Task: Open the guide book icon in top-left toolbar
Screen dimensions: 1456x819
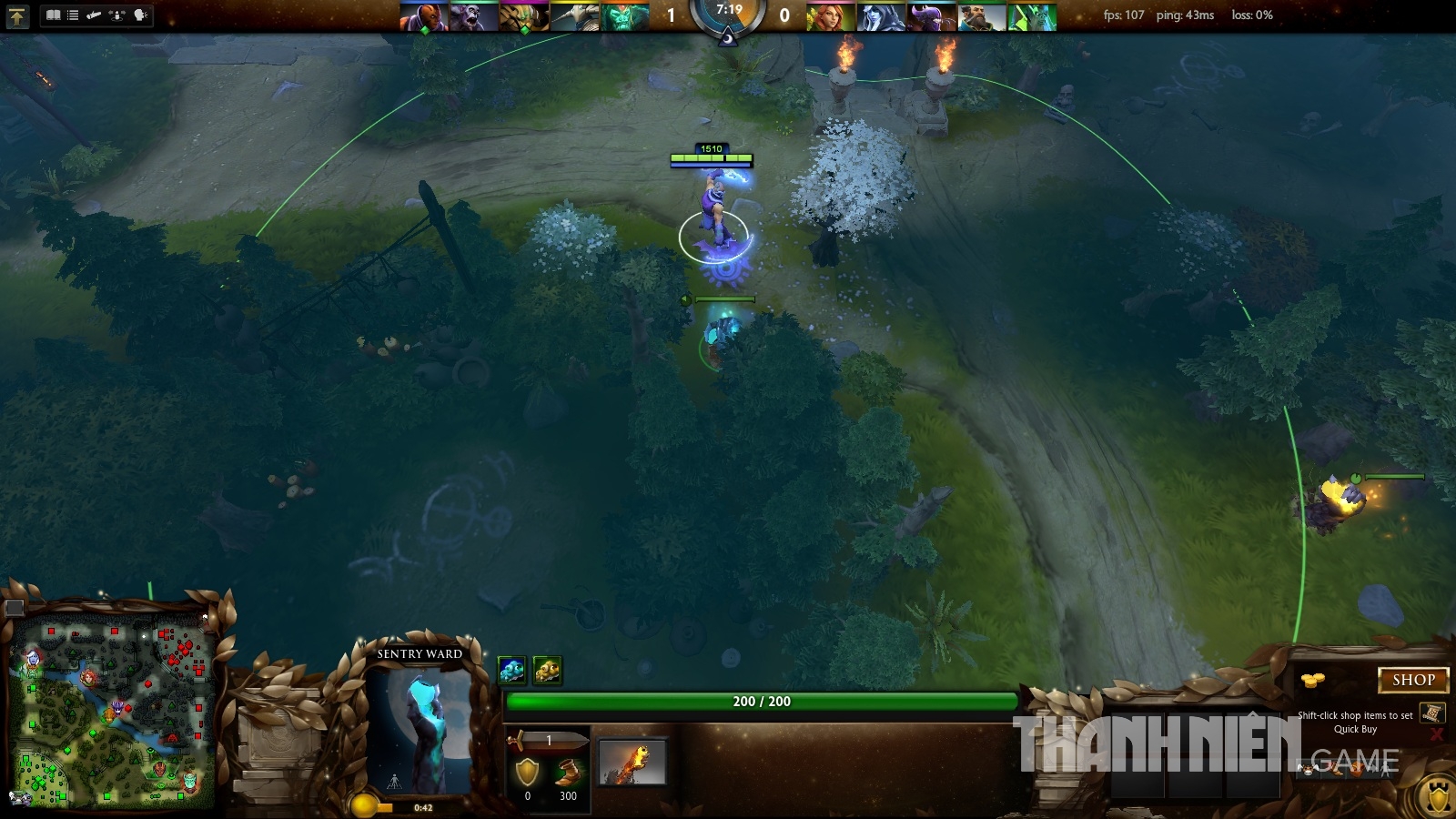Action: pos(53,15)
